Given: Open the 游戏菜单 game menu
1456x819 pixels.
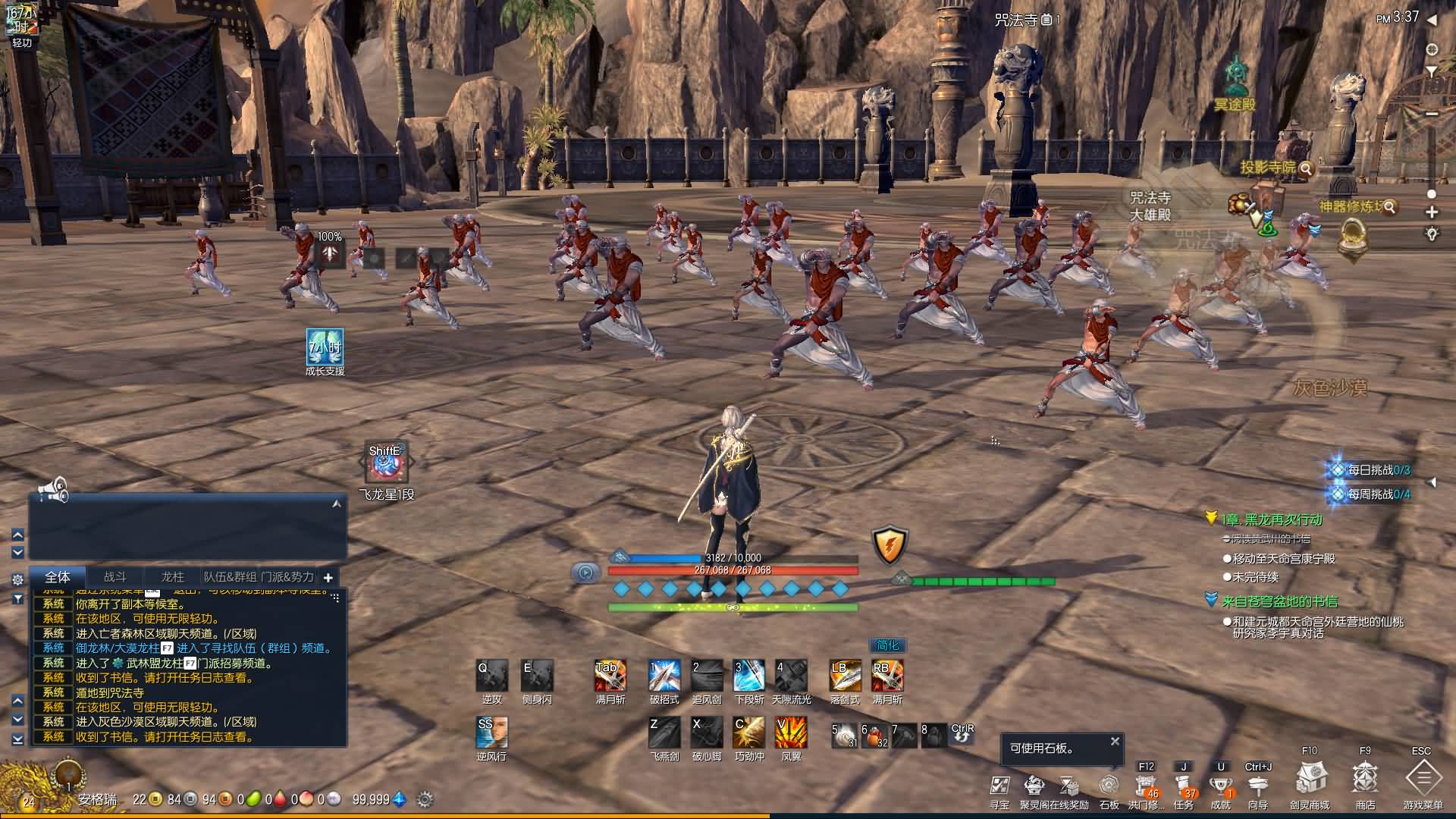Looking at the screenshot, I should coord(1423,779).
